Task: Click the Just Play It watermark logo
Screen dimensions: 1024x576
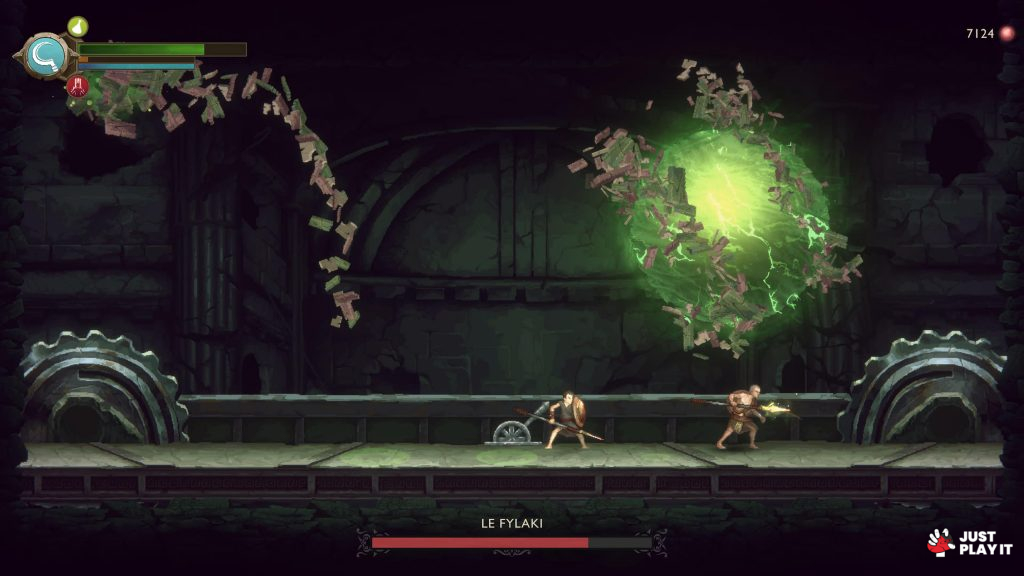Action: 964,542
